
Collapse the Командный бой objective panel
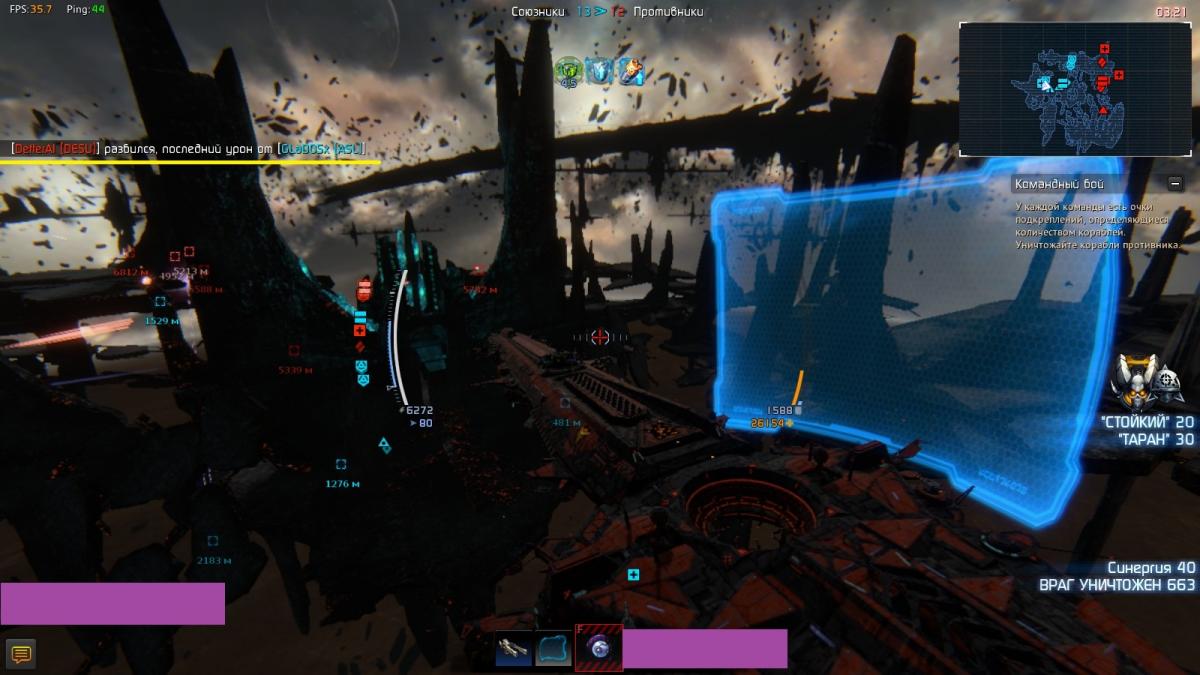(x=1175, y=183)
